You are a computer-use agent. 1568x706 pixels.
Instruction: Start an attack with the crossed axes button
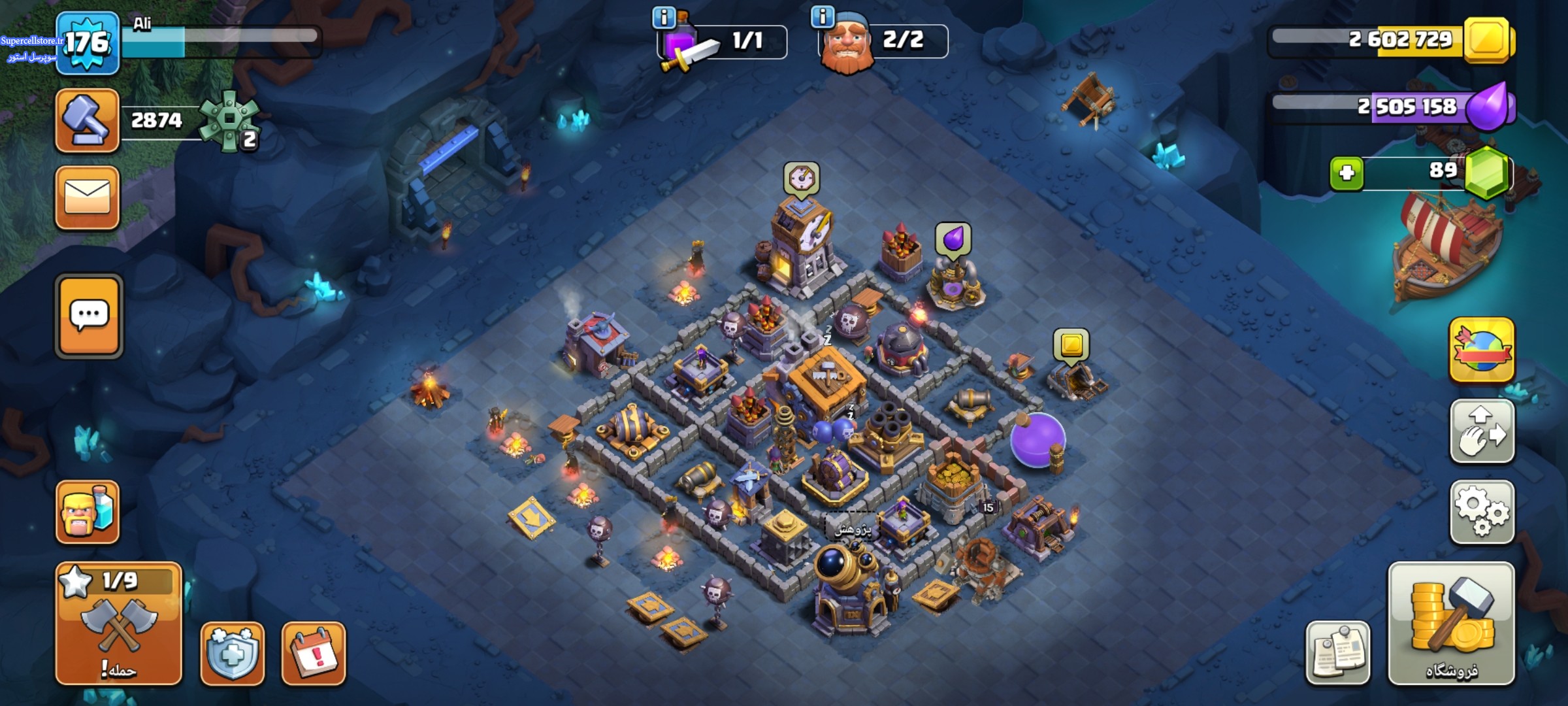[119, 624]
